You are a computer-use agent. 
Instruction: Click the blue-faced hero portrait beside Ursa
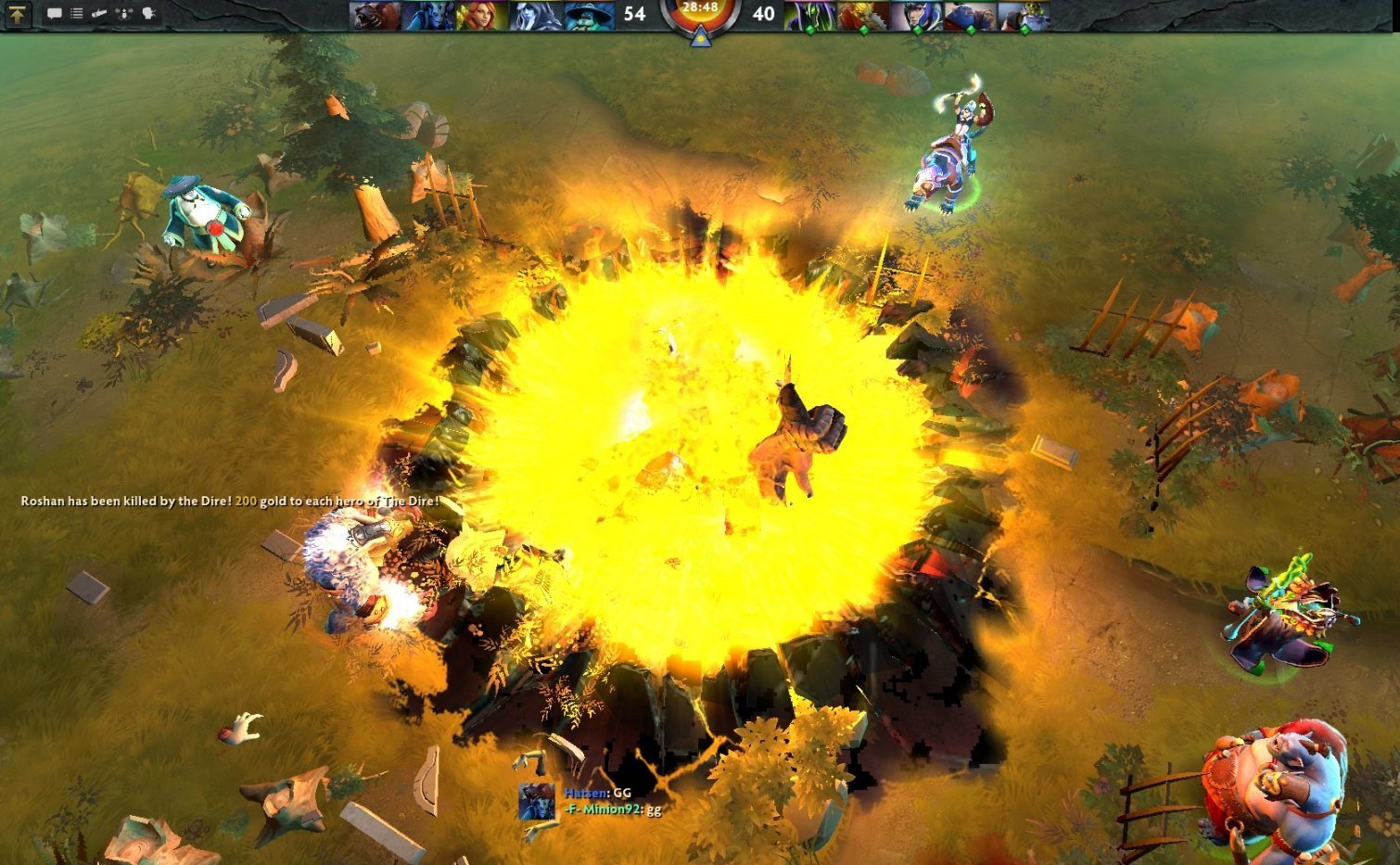[x=428, y=15]
